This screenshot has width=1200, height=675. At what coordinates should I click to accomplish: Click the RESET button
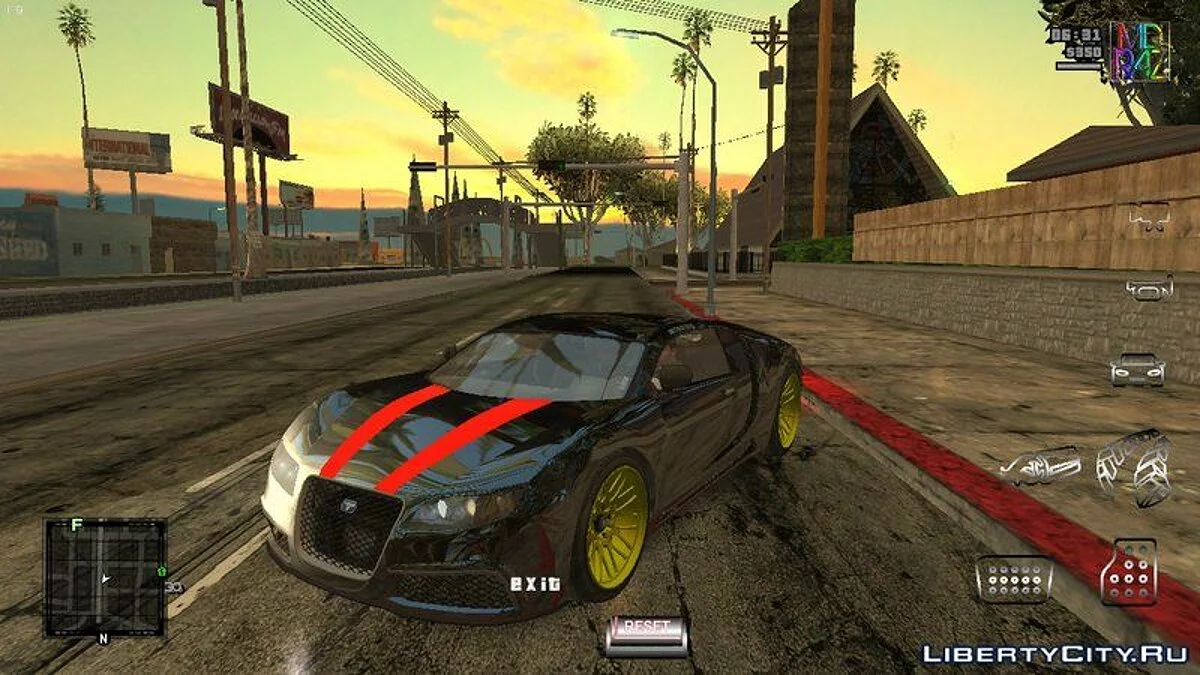click(x=646, y=635)
